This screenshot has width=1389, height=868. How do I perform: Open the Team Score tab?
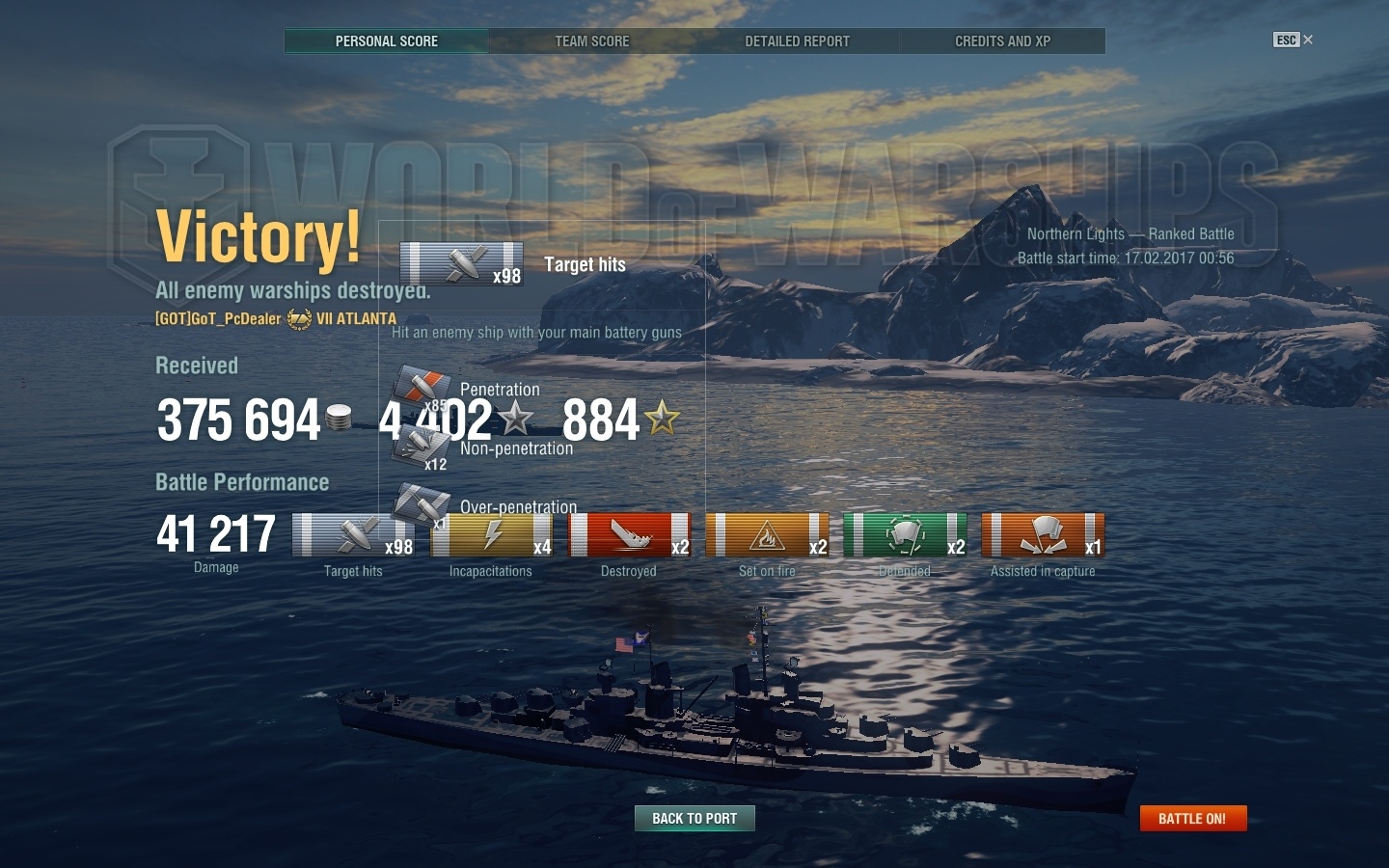(591, 41)
